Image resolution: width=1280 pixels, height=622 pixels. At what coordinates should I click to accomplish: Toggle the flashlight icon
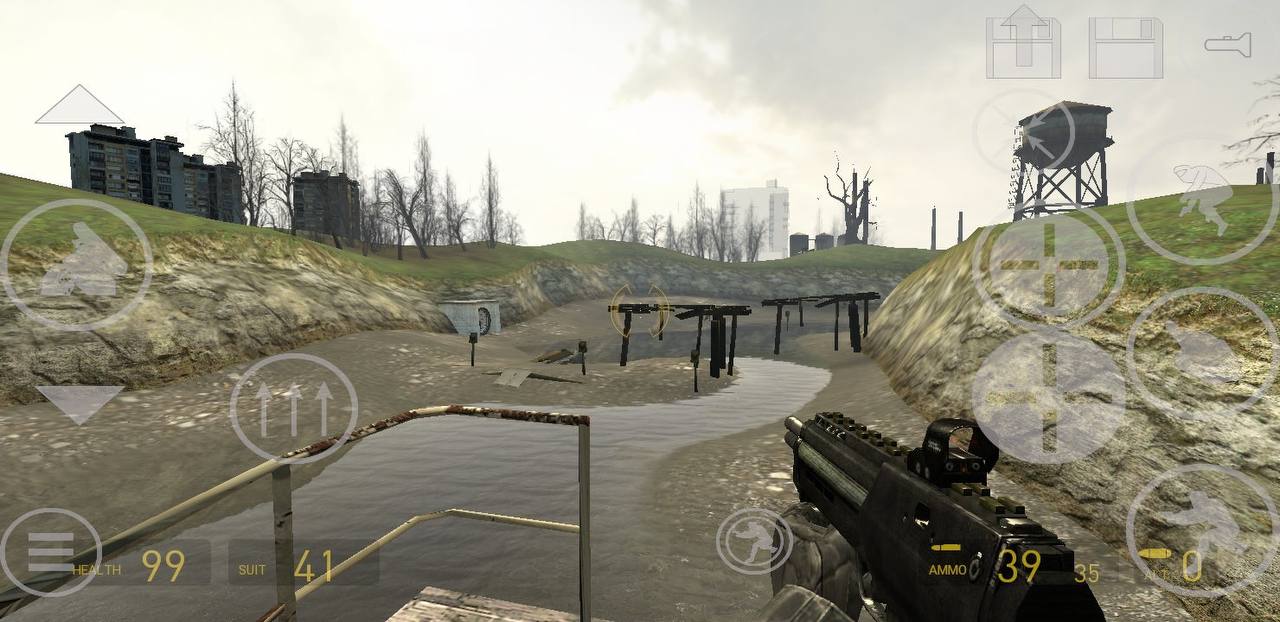[1227, 44]
